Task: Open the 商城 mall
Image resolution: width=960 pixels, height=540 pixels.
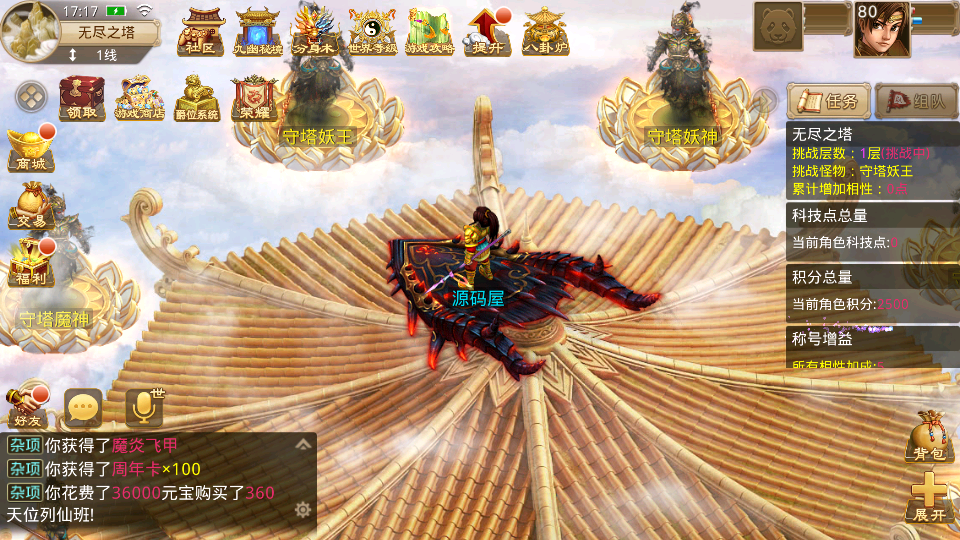Action: pyautogui.click(x=27, y=148)
